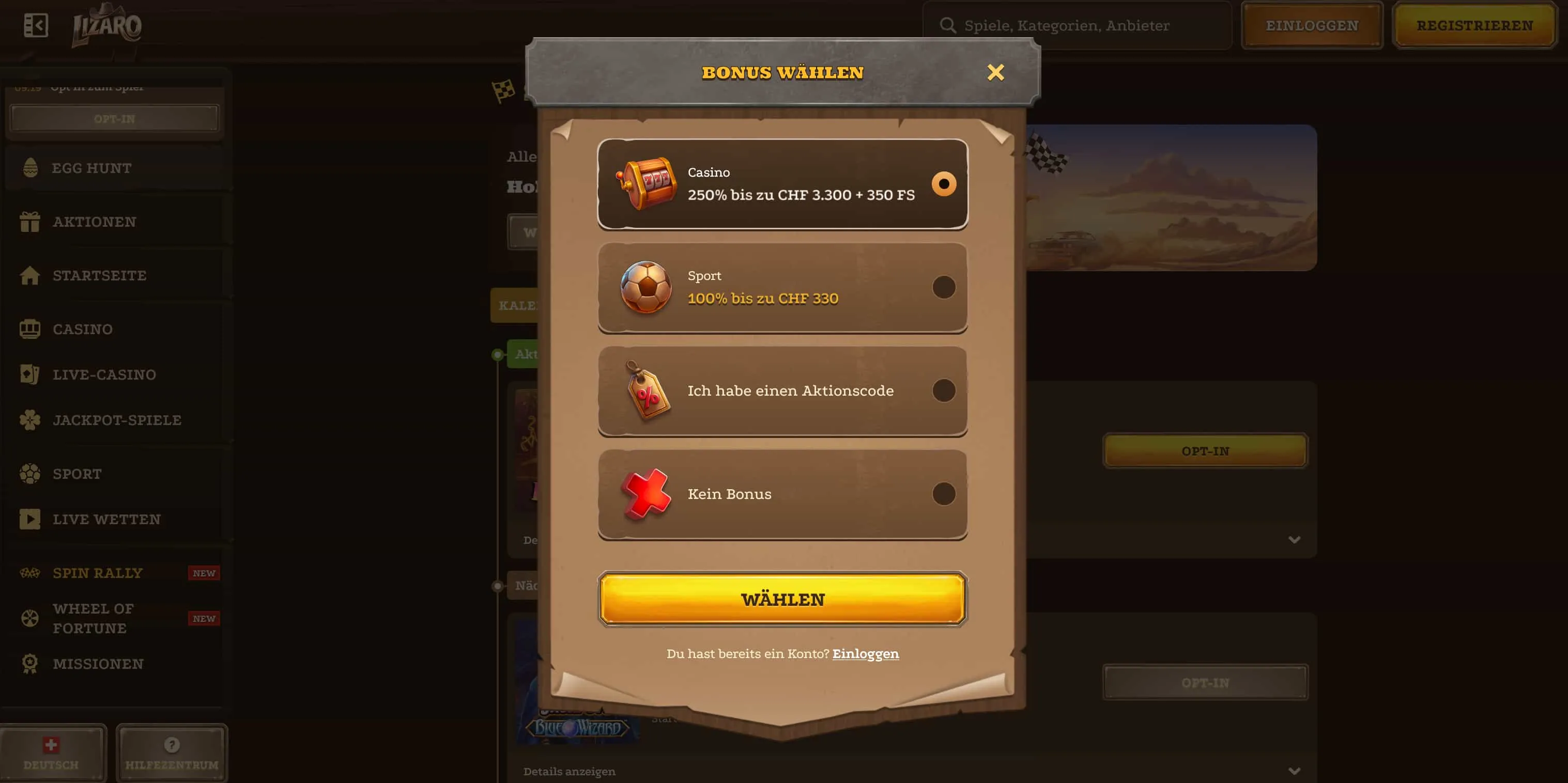The width and height of the screenshot is (1568, 783).
Task: Select the Aktionen gift icon
Action: 30,221
